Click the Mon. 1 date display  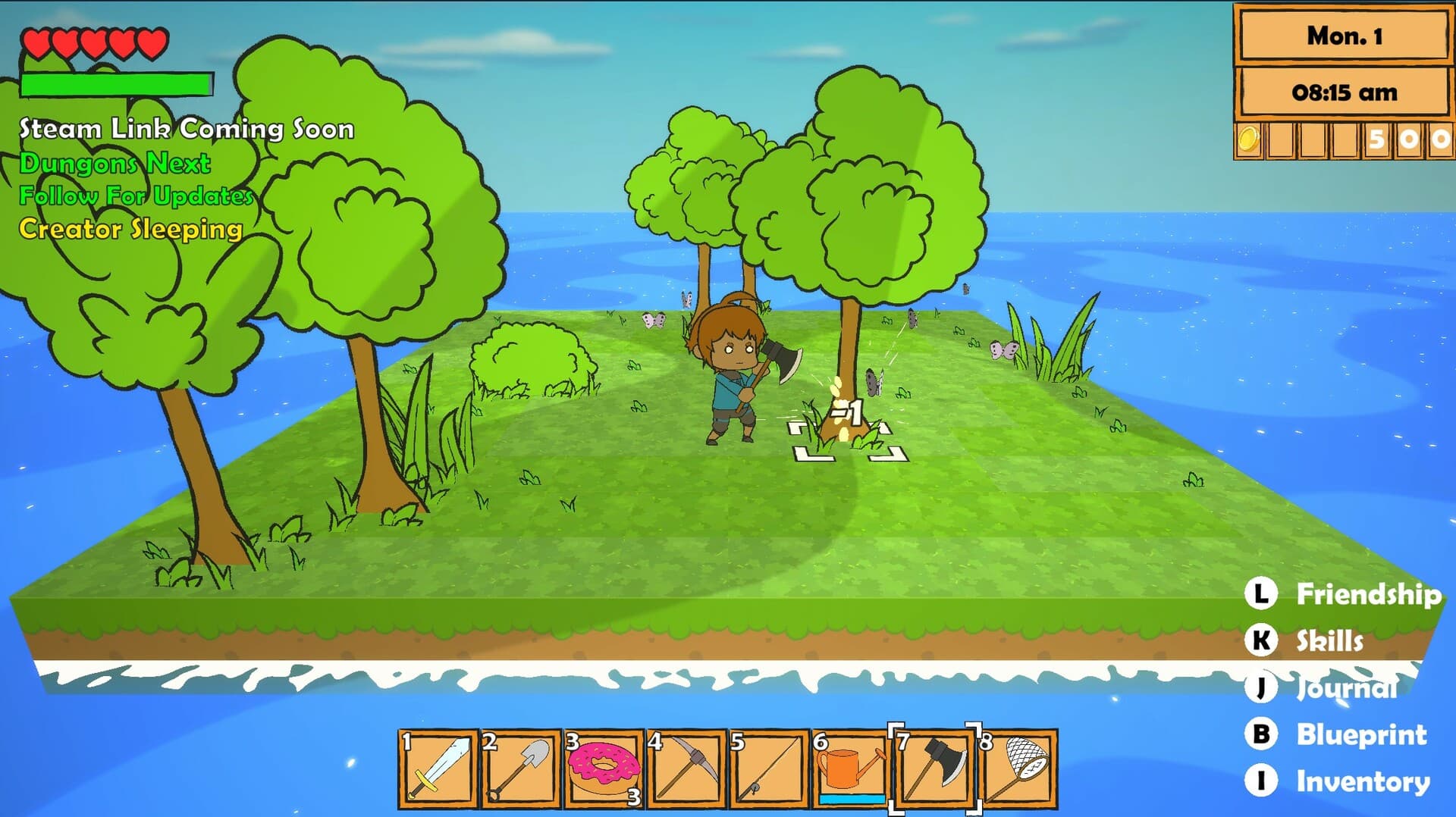tap(1344, 34)
